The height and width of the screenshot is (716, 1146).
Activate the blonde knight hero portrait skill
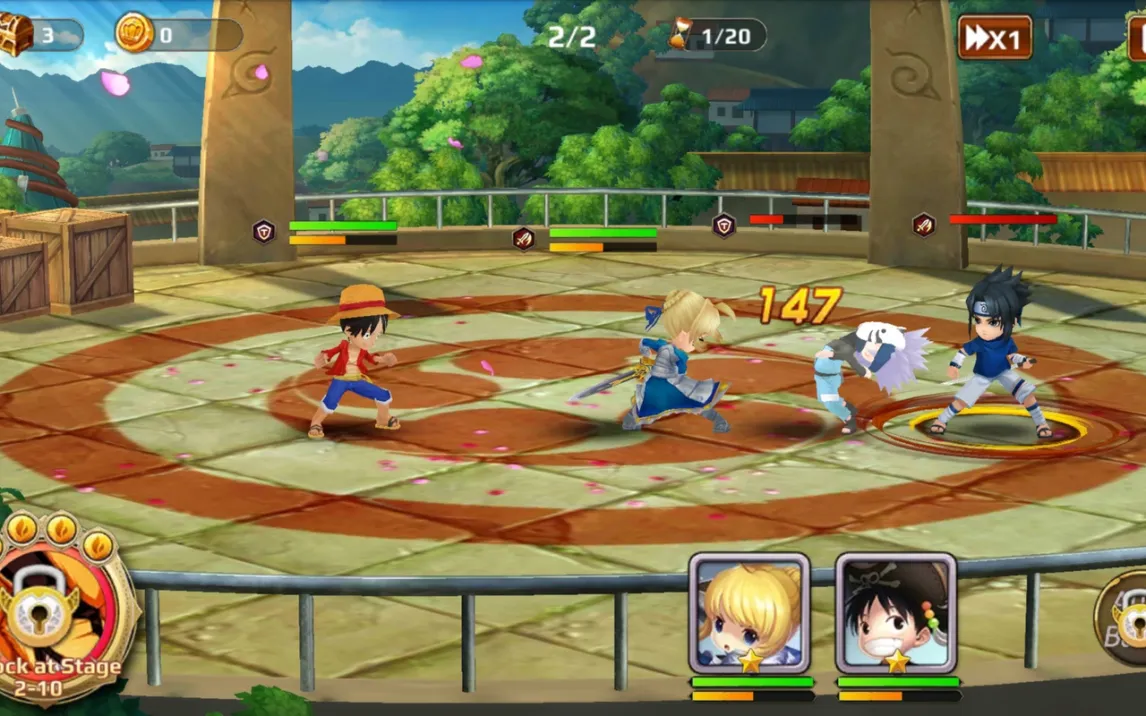pos(749,613)
